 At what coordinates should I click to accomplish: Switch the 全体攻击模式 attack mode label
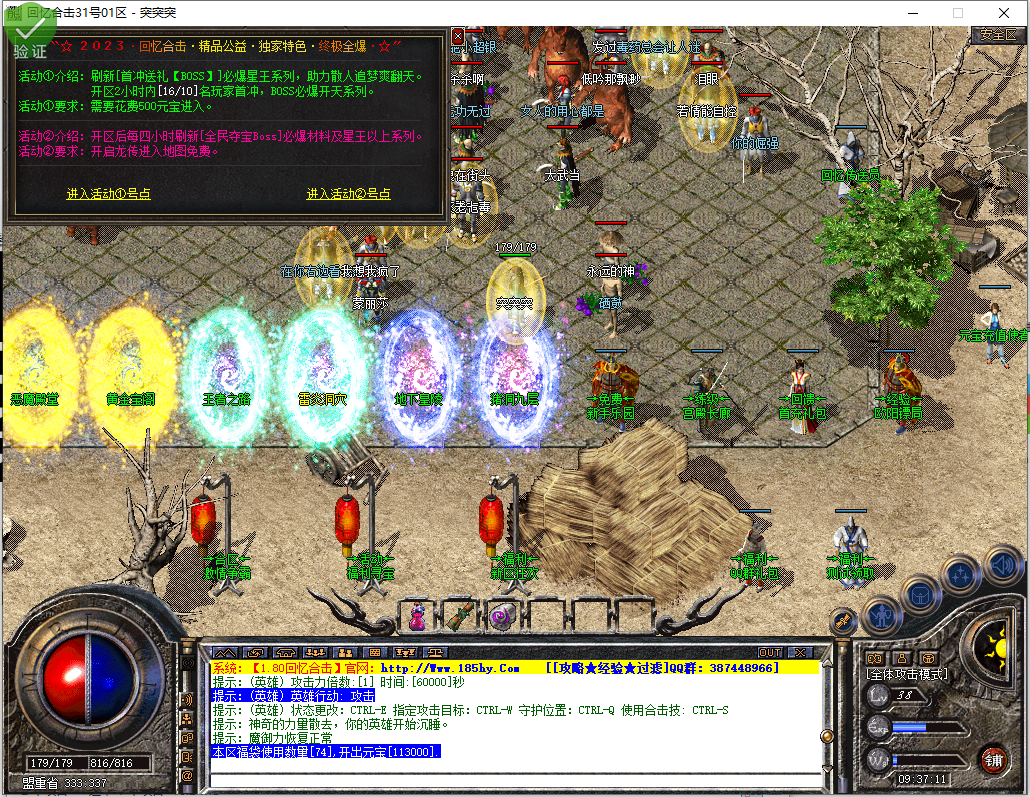tap(906, 674)
